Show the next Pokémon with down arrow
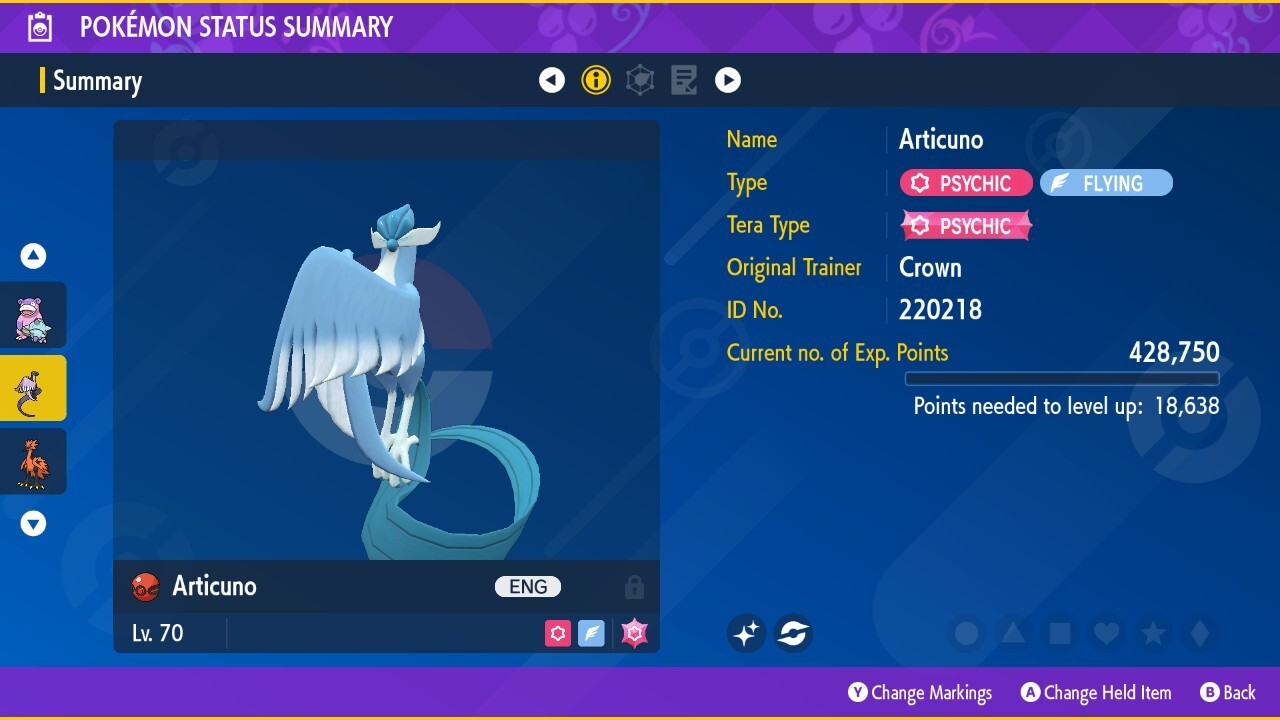The image size is (1280, 720). coord(34,523)
